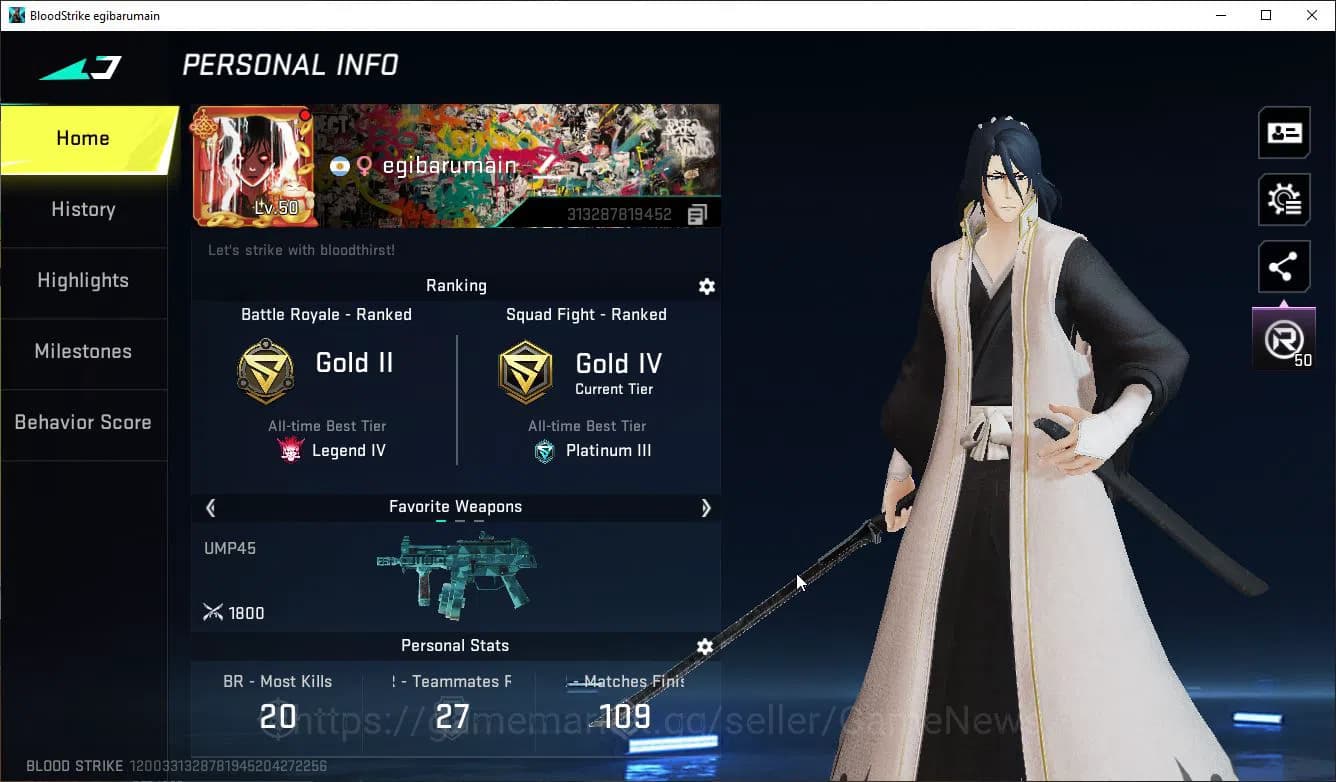Open the Highlights tab
The width and height of the screenshot is (1336, 782).
click(83, 281)
